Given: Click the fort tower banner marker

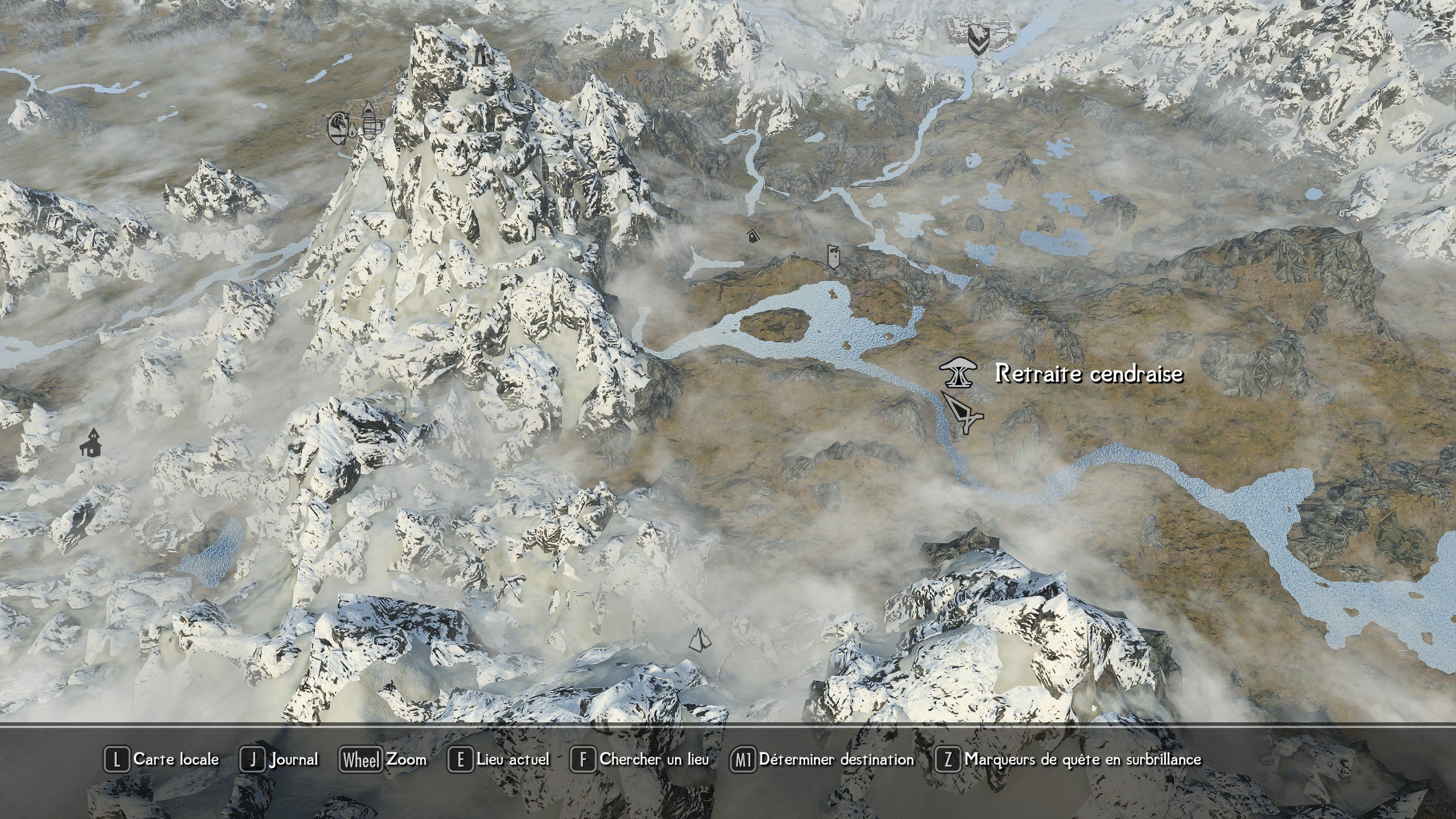Looking at the screenshot, I should click(x=834, y=257).
